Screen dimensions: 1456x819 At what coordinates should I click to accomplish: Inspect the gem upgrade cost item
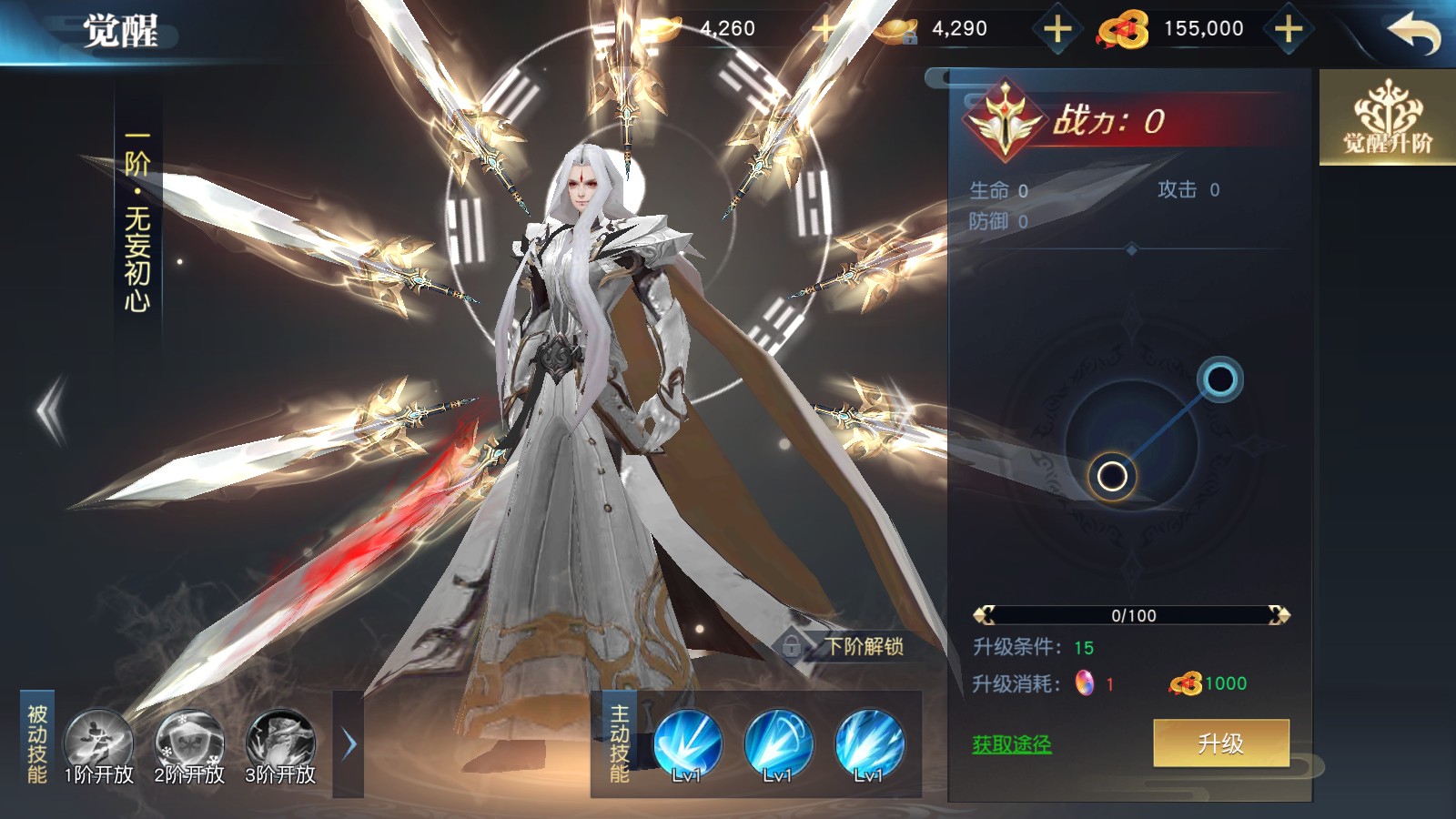click(1085, 683)
